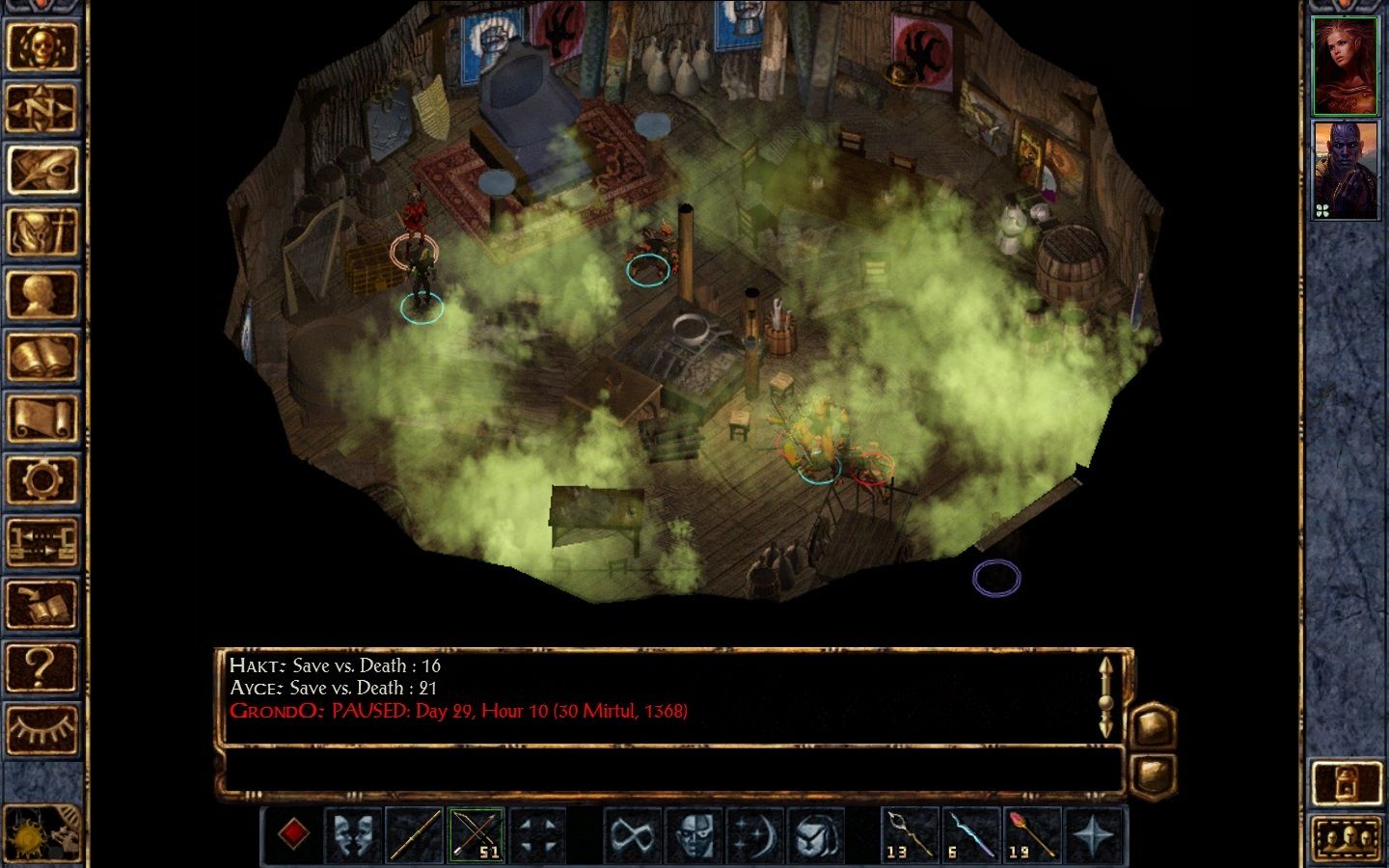
Task: Use the wand with 13 charges
Action: 910,833
